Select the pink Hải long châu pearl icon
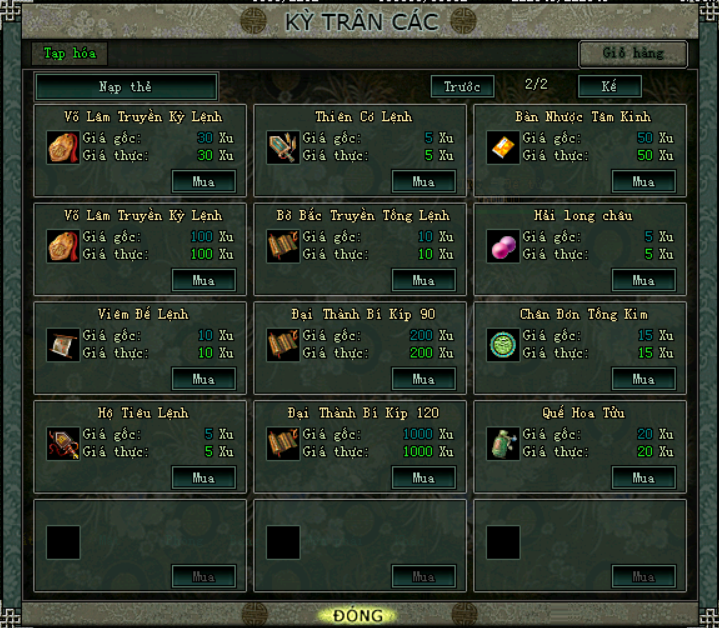 pos(502,246)
